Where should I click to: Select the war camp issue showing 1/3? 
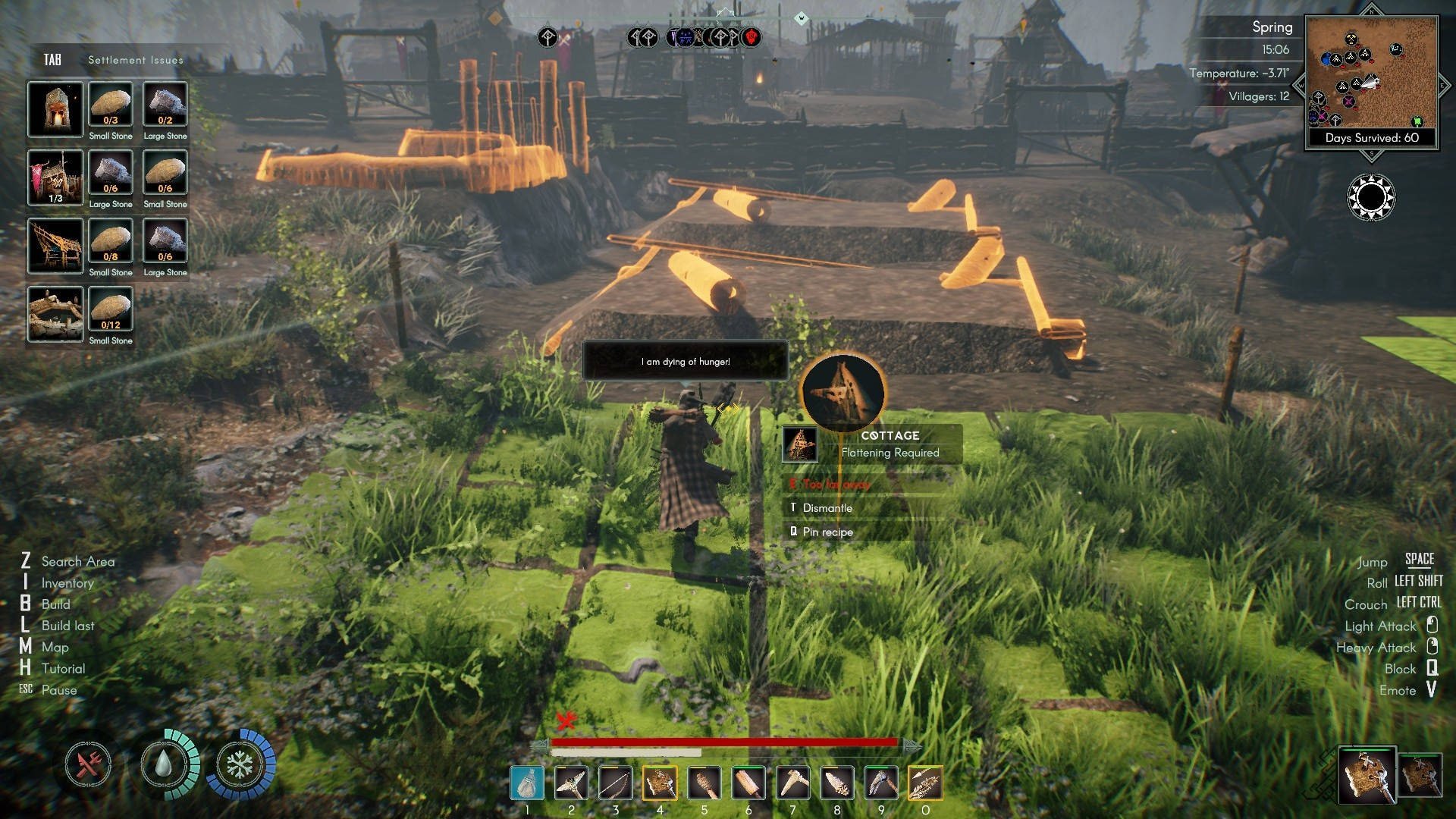[55, 178]
